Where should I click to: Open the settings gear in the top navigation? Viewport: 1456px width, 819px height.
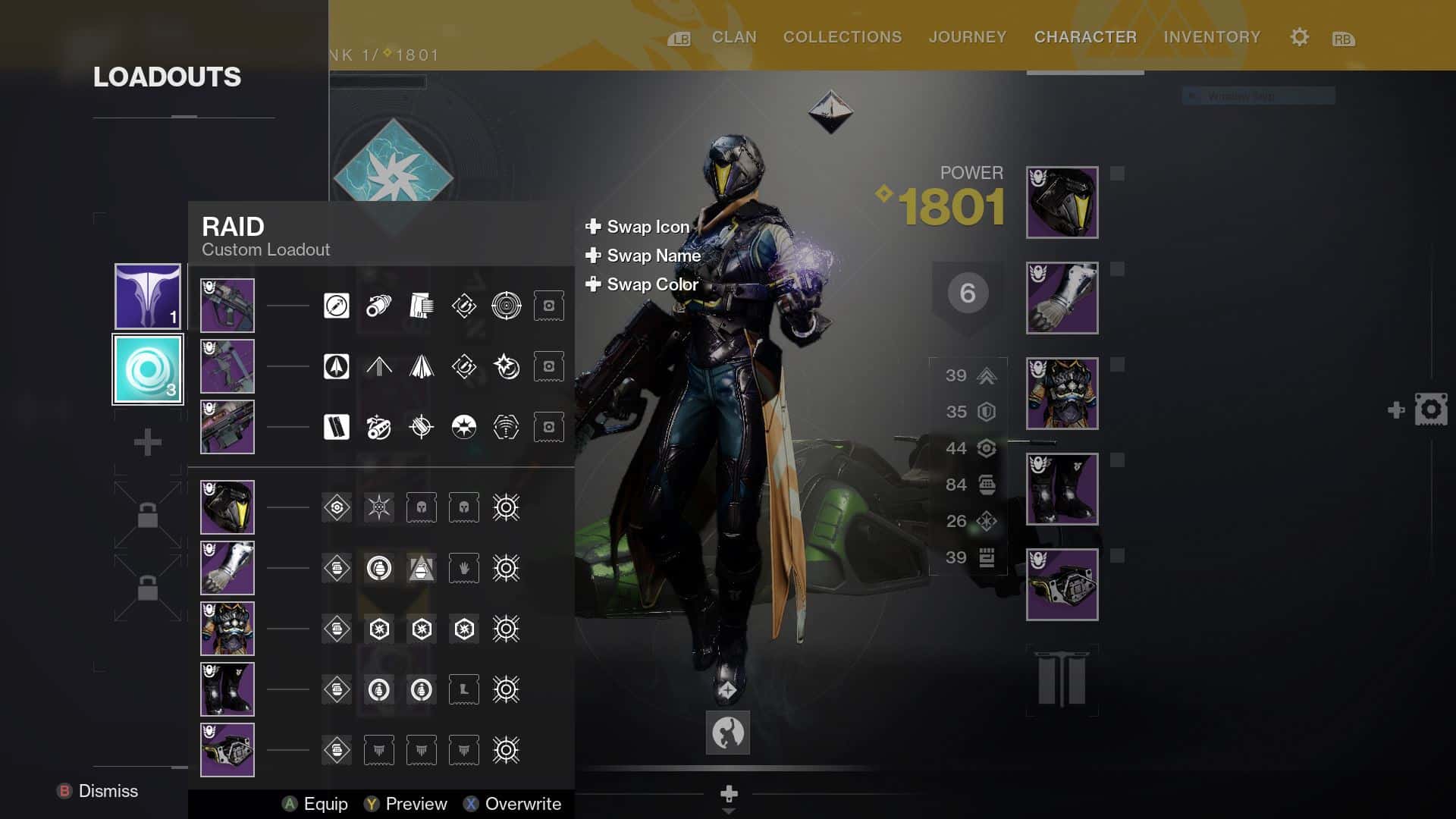(1298, 36)
